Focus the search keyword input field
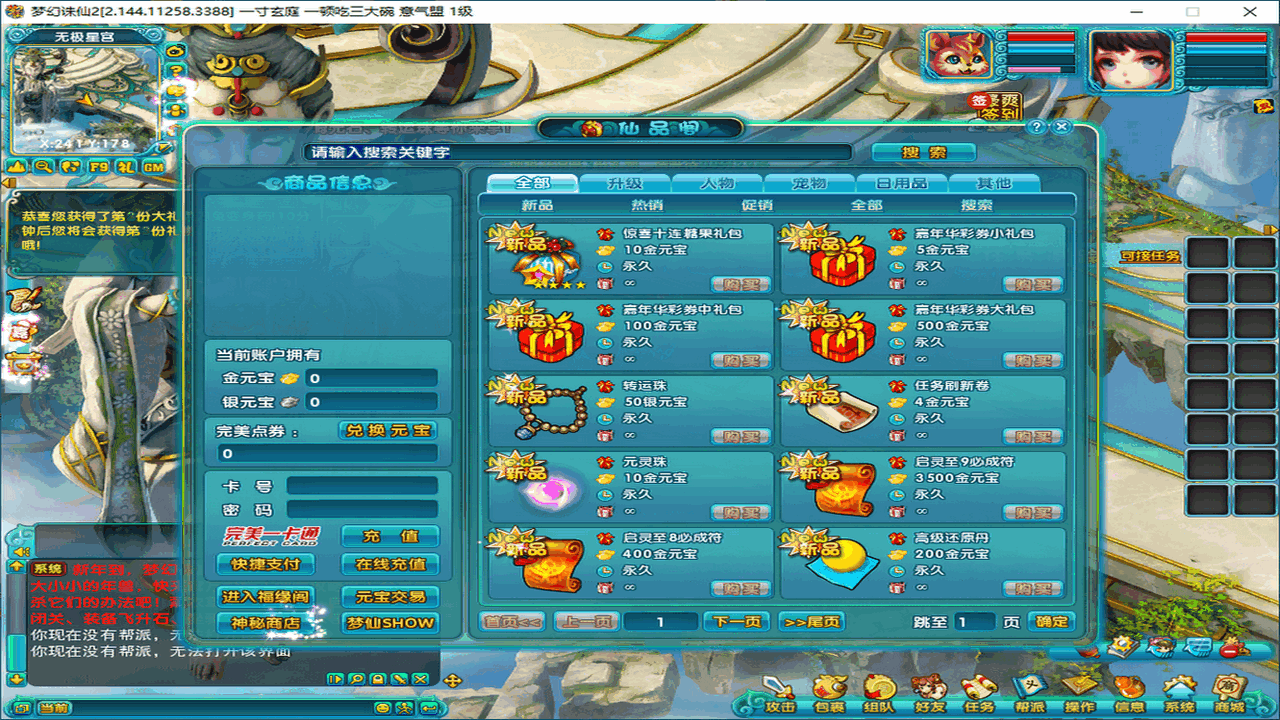 [x=578, y=152]
